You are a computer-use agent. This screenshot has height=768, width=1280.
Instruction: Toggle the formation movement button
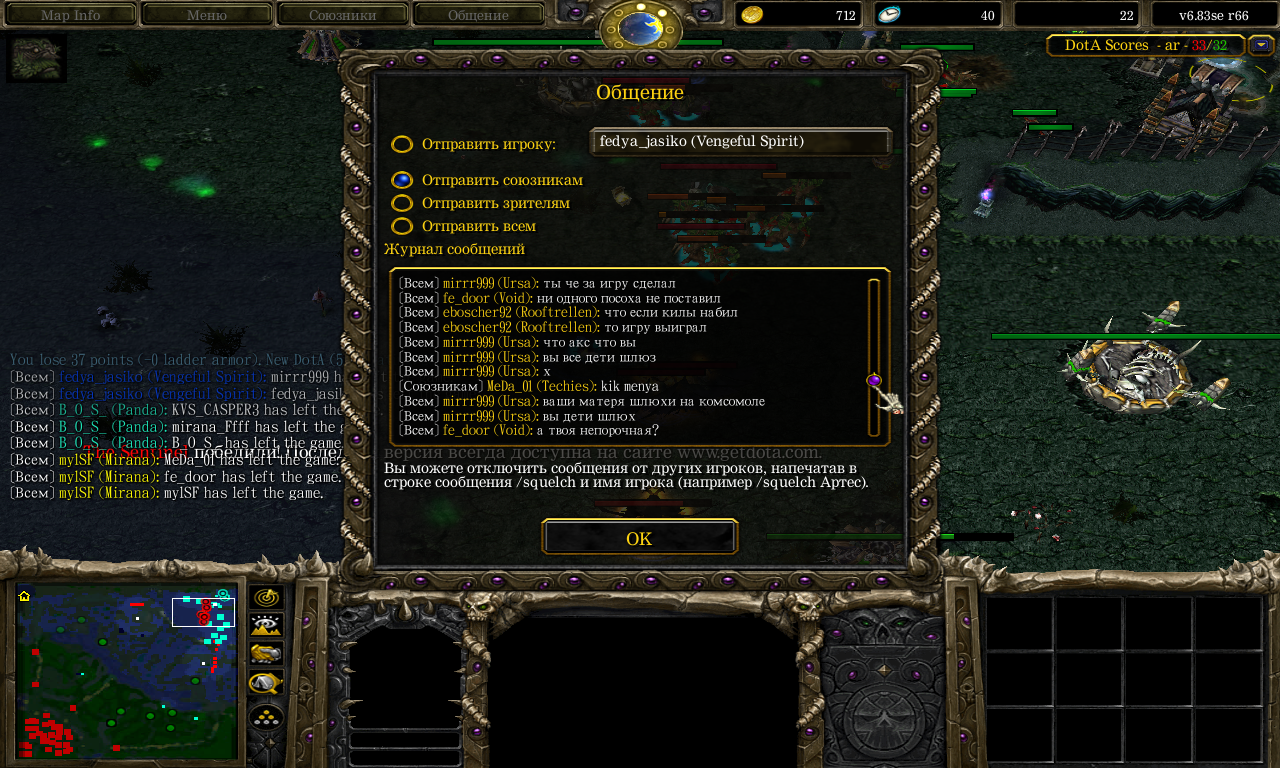[266, 716]
